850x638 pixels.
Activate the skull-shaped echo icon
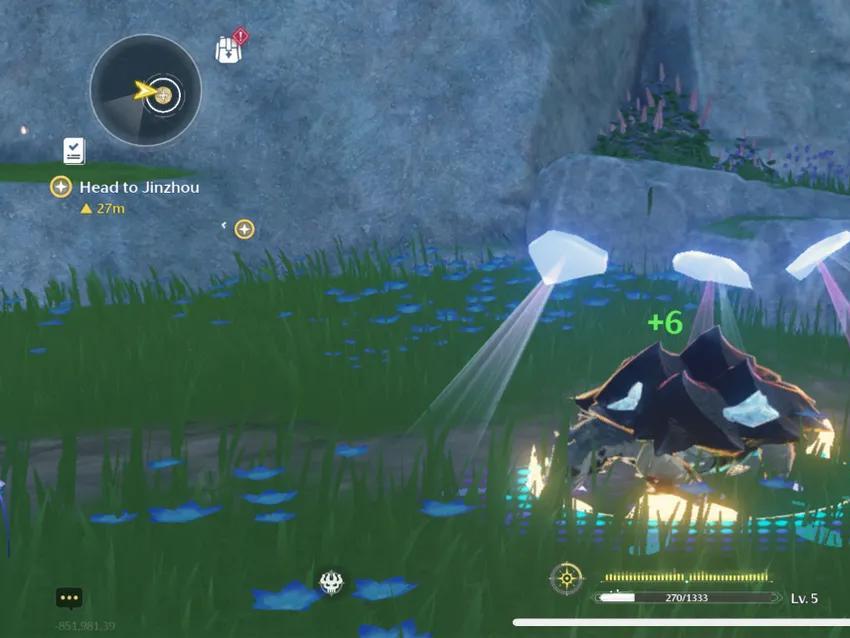pyautogui.click(x=332, y=582)
